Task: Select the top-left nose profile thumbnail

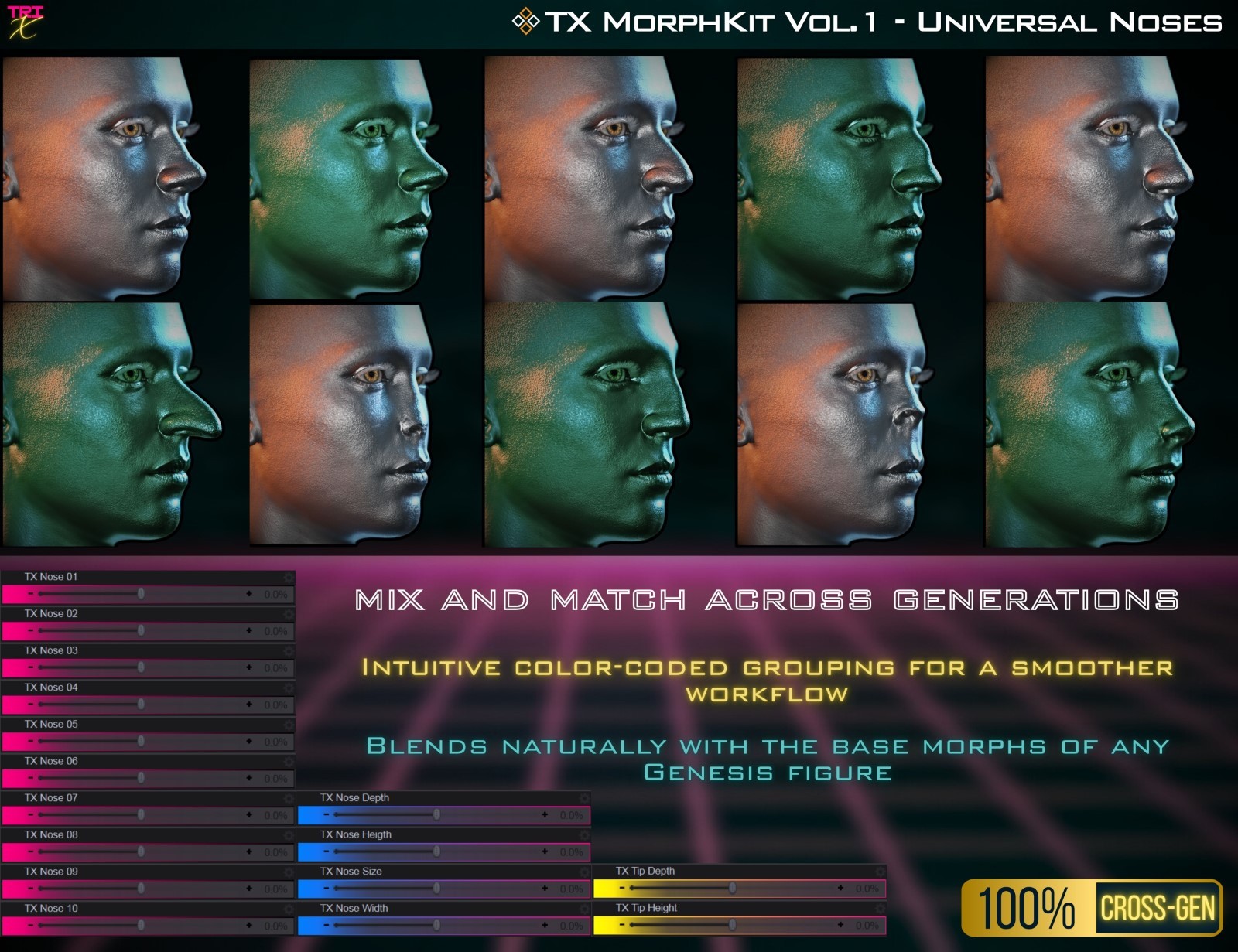Action: [120, 178]
